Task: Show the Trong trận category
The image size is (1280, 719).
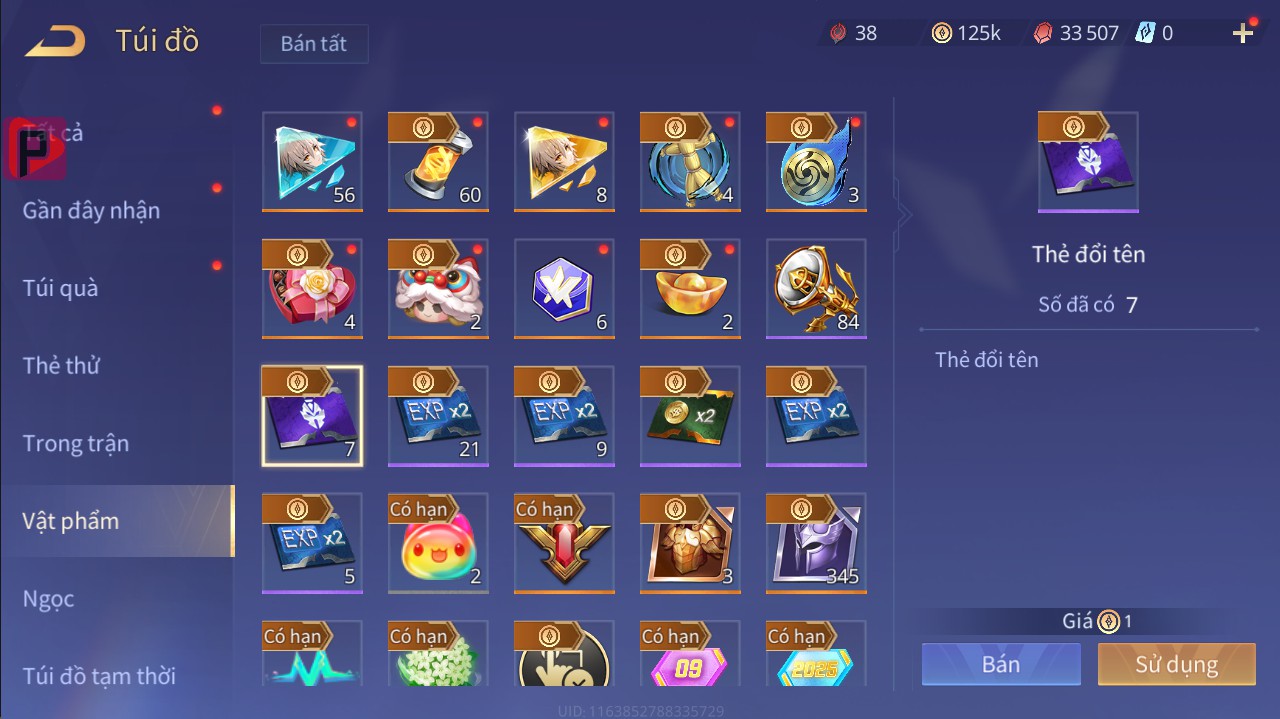Action: [x=76, y=443]
